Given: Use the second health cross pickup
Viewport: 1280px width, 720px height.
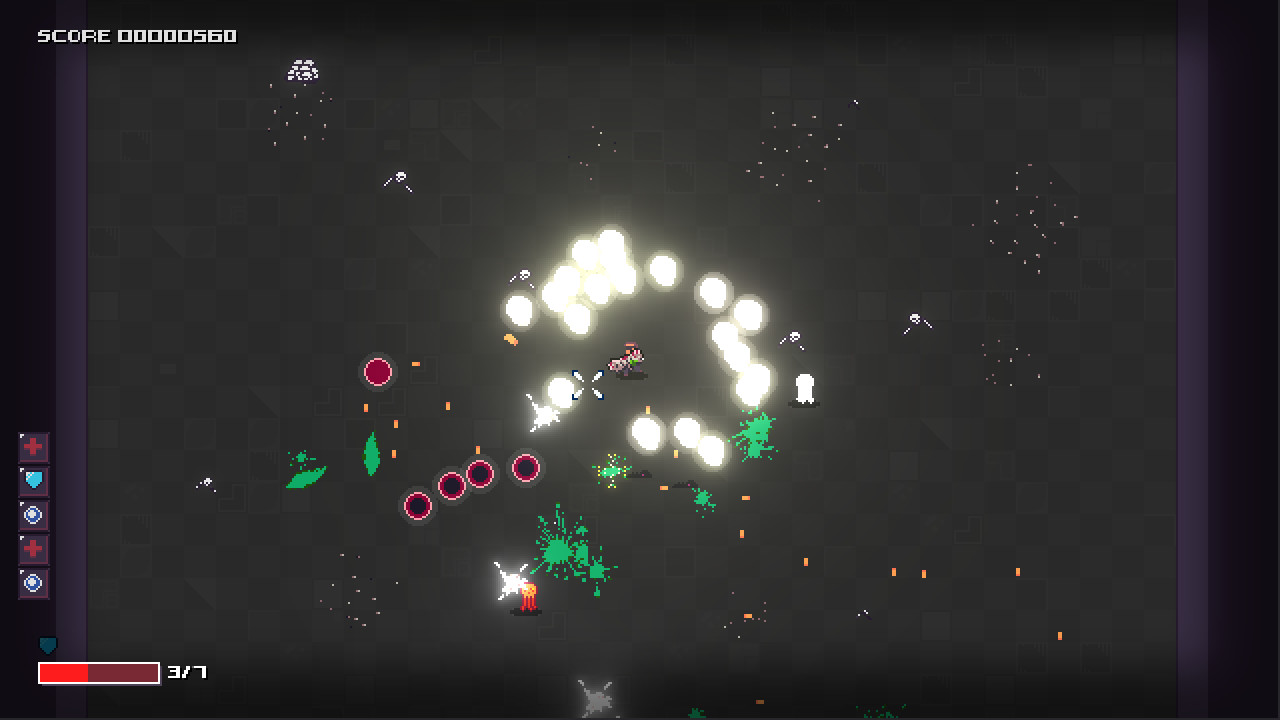Looking at the screenshot, I should 33,549.
